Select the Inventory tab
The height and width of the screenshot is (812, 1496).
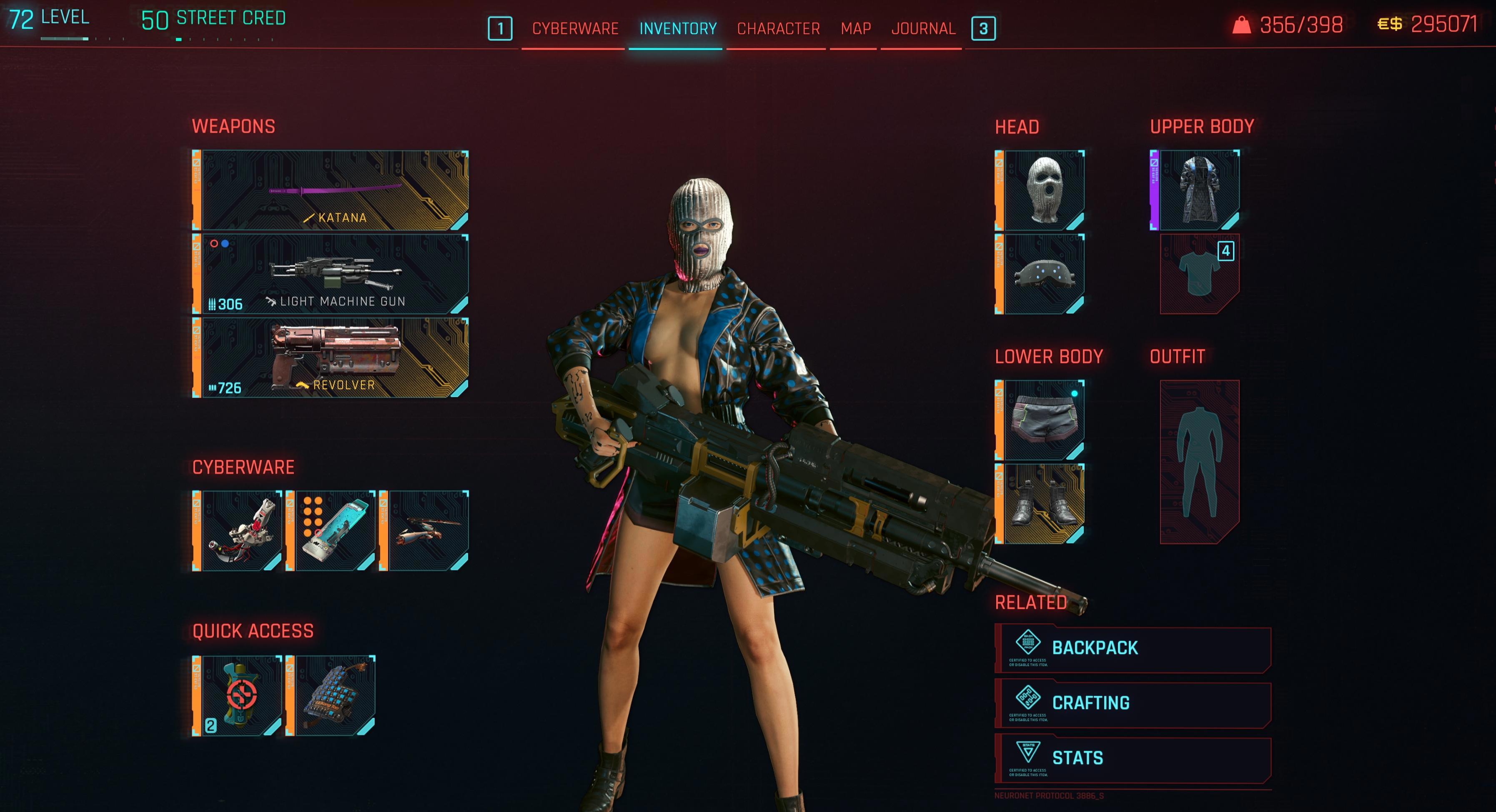pyautogui.click(x=678, y=28)
